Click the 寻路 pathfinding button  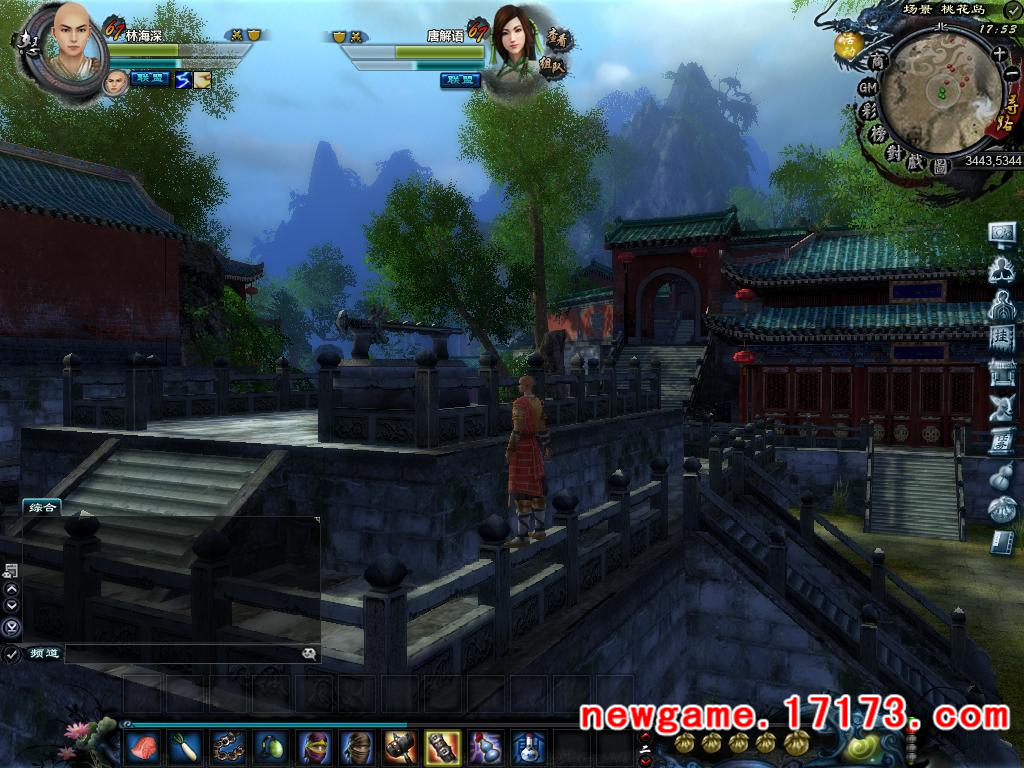click(x=1005, y=113)
